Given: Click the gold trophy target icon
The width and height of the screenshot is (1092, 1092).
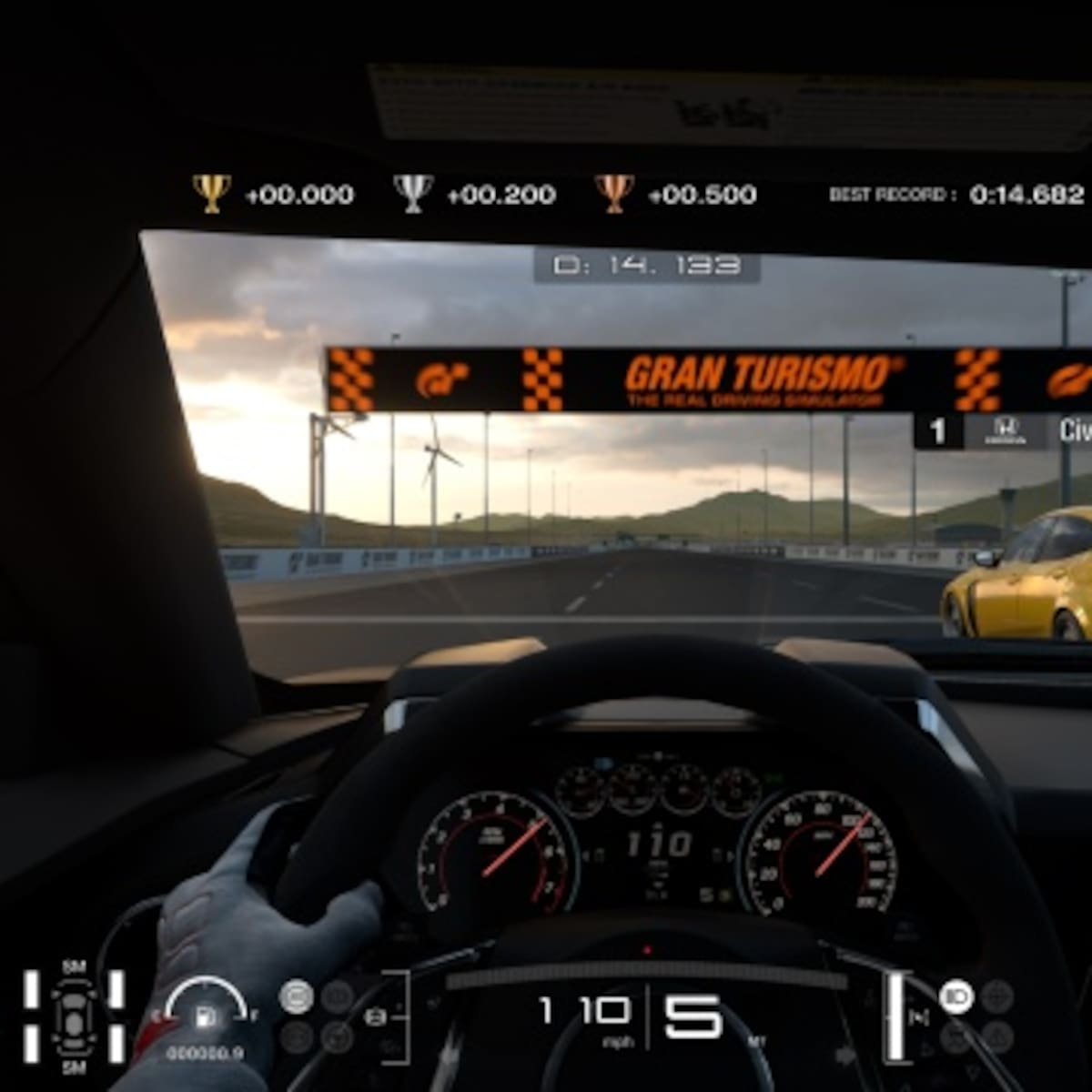Looking at the screenshot, I should point(211,193).
